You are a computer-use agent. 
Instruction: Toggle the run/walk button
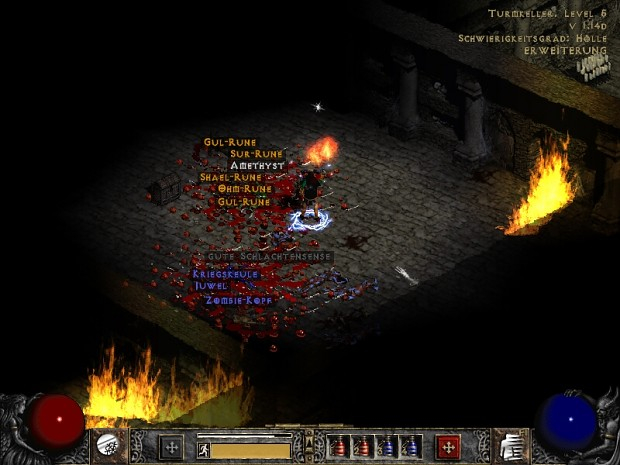click(203, 450)
